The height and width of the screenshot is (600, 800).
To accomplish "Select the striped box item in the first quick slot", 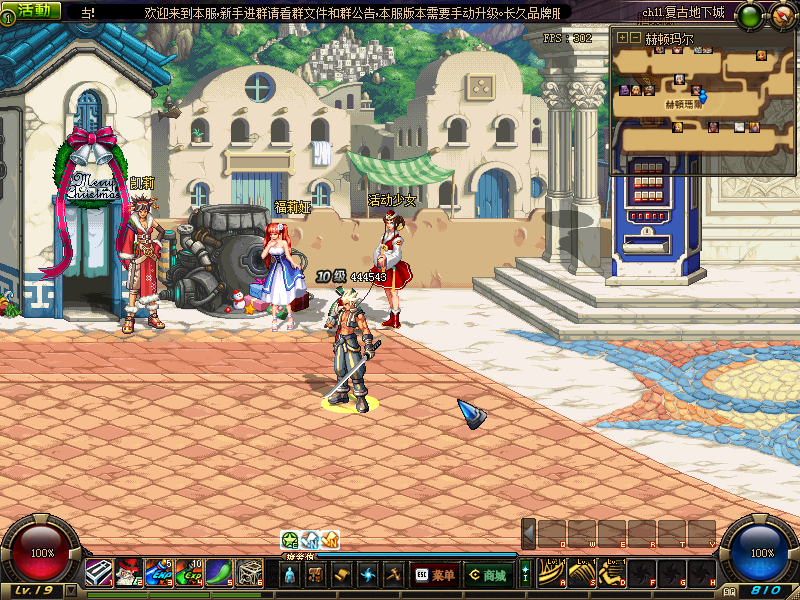I will pyautogui.click(x=98, y=573).
